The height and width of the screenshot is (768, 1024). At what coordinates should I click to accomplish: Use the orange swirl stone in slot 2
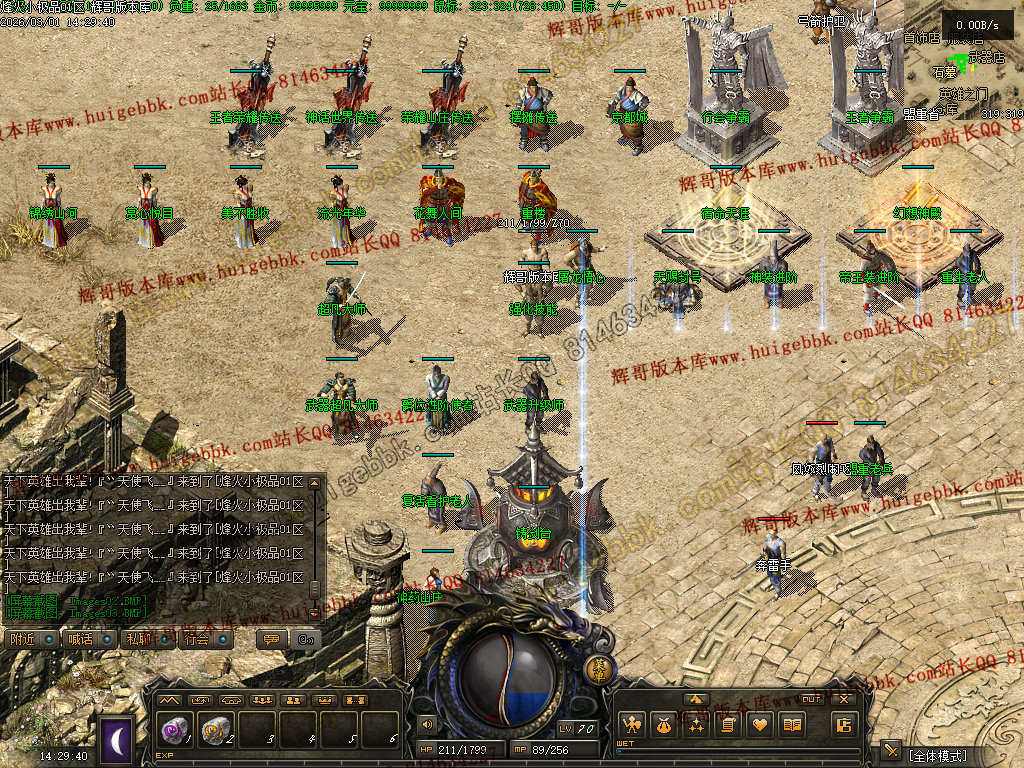216,731
